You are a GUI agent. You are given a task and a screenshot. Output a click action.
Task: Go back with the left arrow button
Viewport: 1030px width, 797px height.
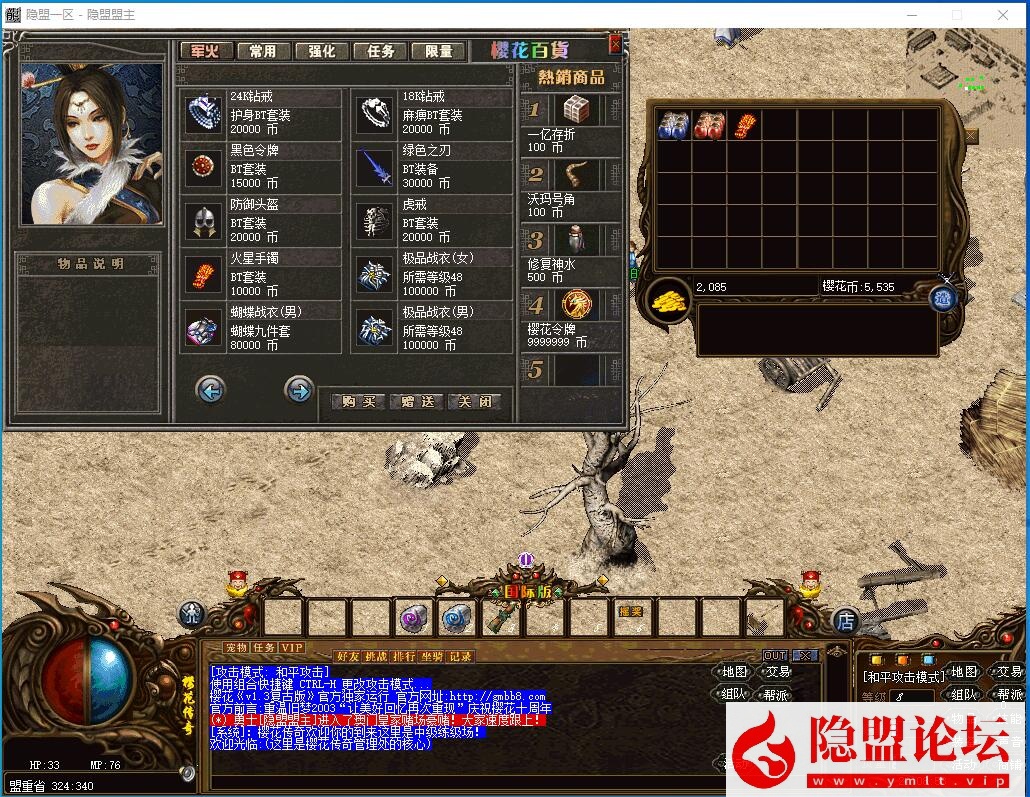click(210, 390)
